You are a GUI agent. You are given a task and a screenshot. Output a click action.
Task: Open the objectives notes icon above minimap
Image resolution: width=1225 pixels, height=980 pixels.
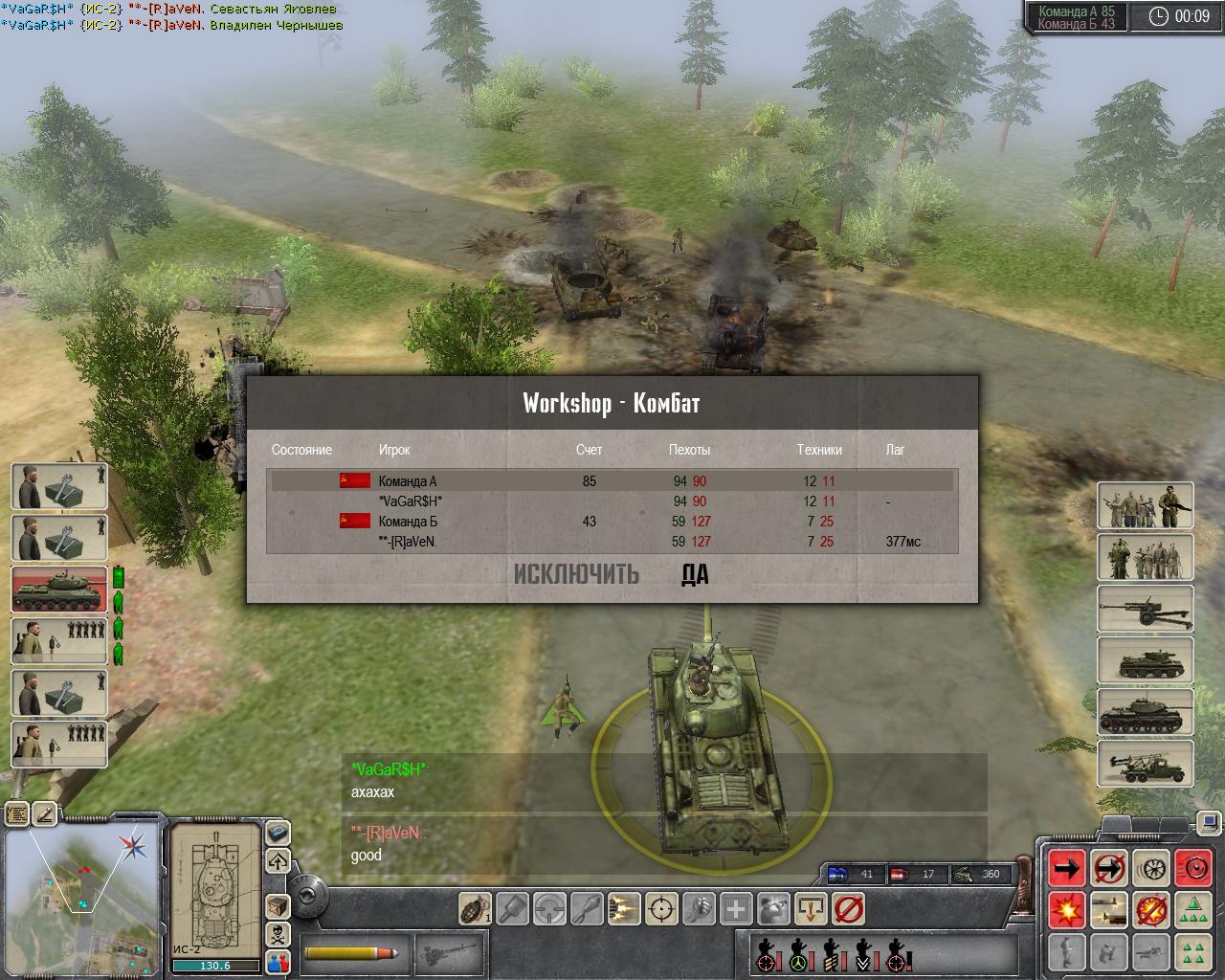[x=17, y=814]
